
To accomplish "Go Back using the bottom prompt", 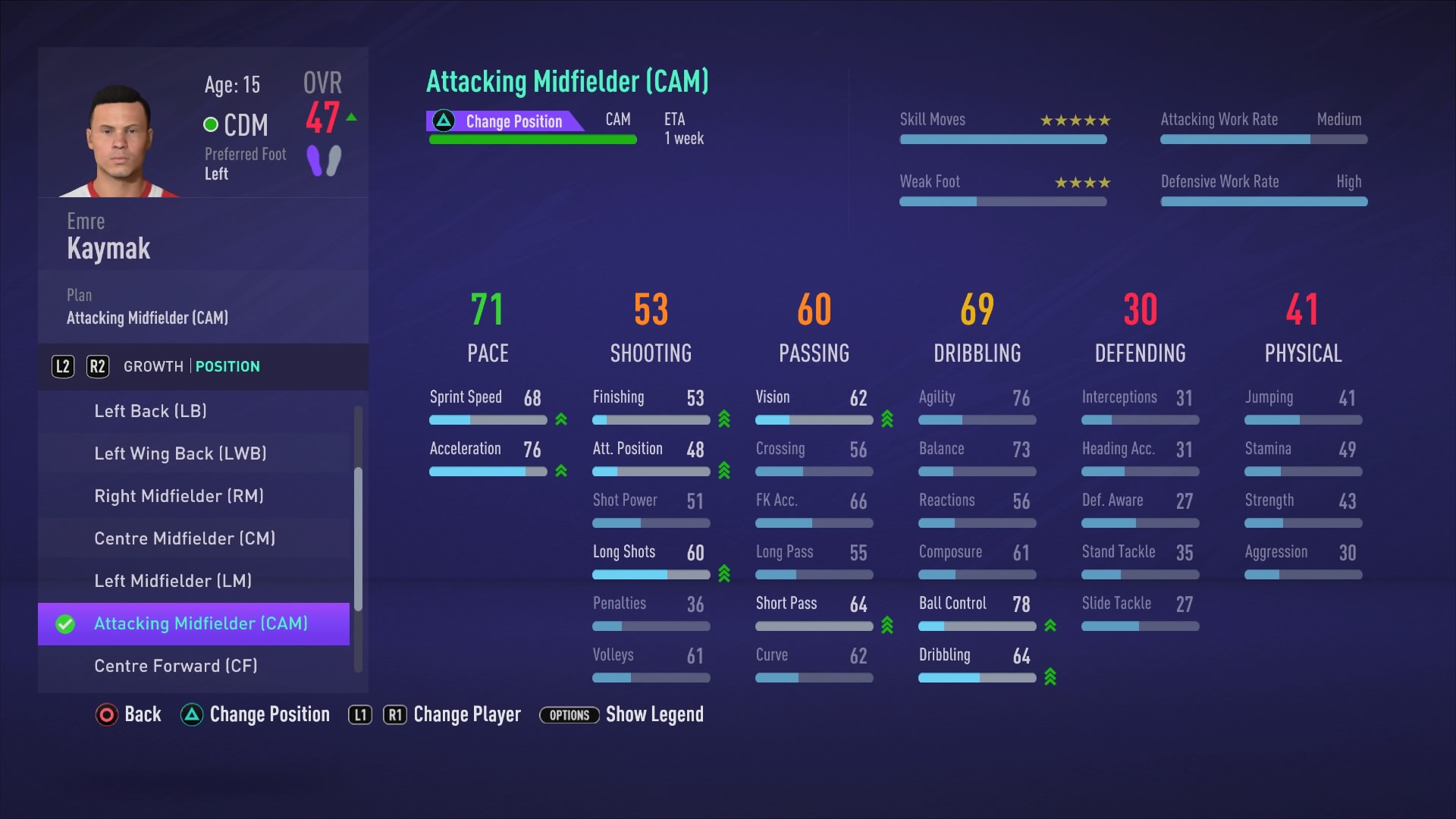I will click(129, 714).
